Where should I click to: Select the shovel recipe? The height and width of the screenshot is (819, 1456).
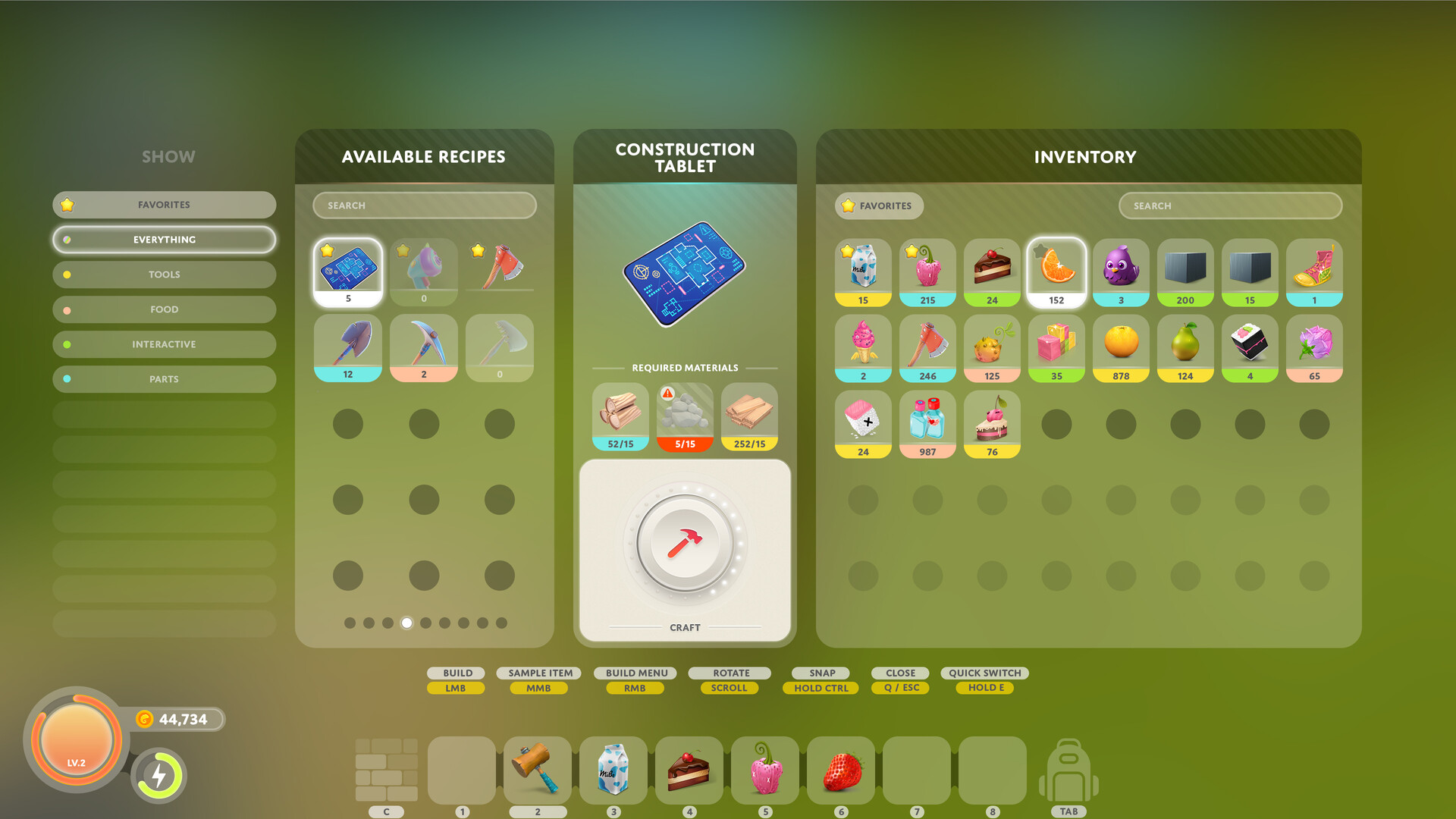[x=347, y=347]
